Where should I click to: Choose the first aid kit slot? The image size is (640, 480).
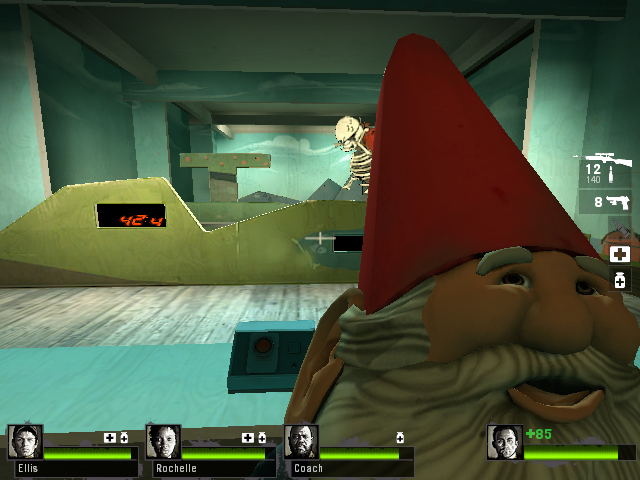point(620,255)
